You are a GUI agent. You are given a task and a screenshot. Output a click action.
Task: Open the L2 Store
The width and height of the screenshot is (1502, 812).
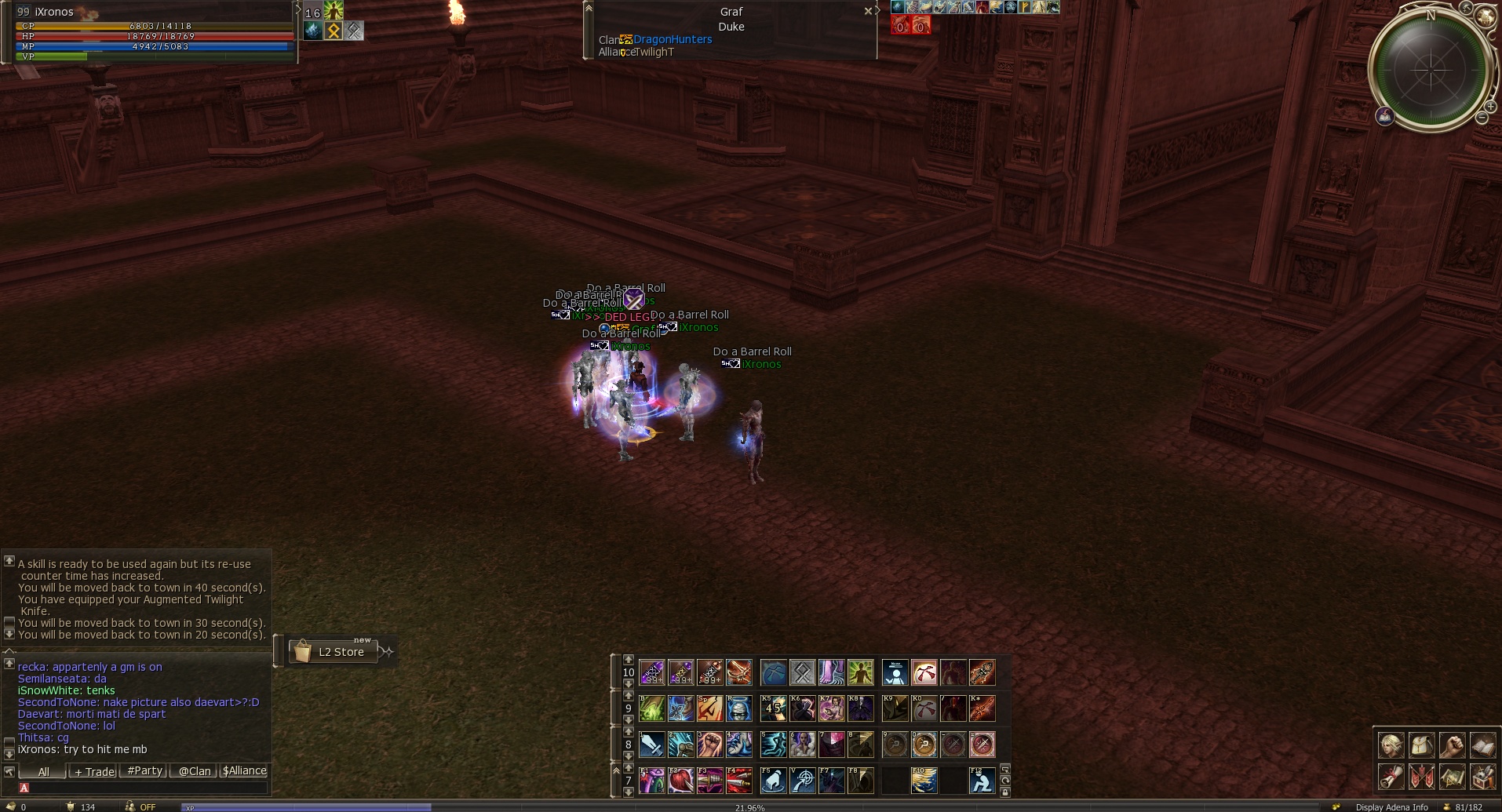[x=333, y=652]
